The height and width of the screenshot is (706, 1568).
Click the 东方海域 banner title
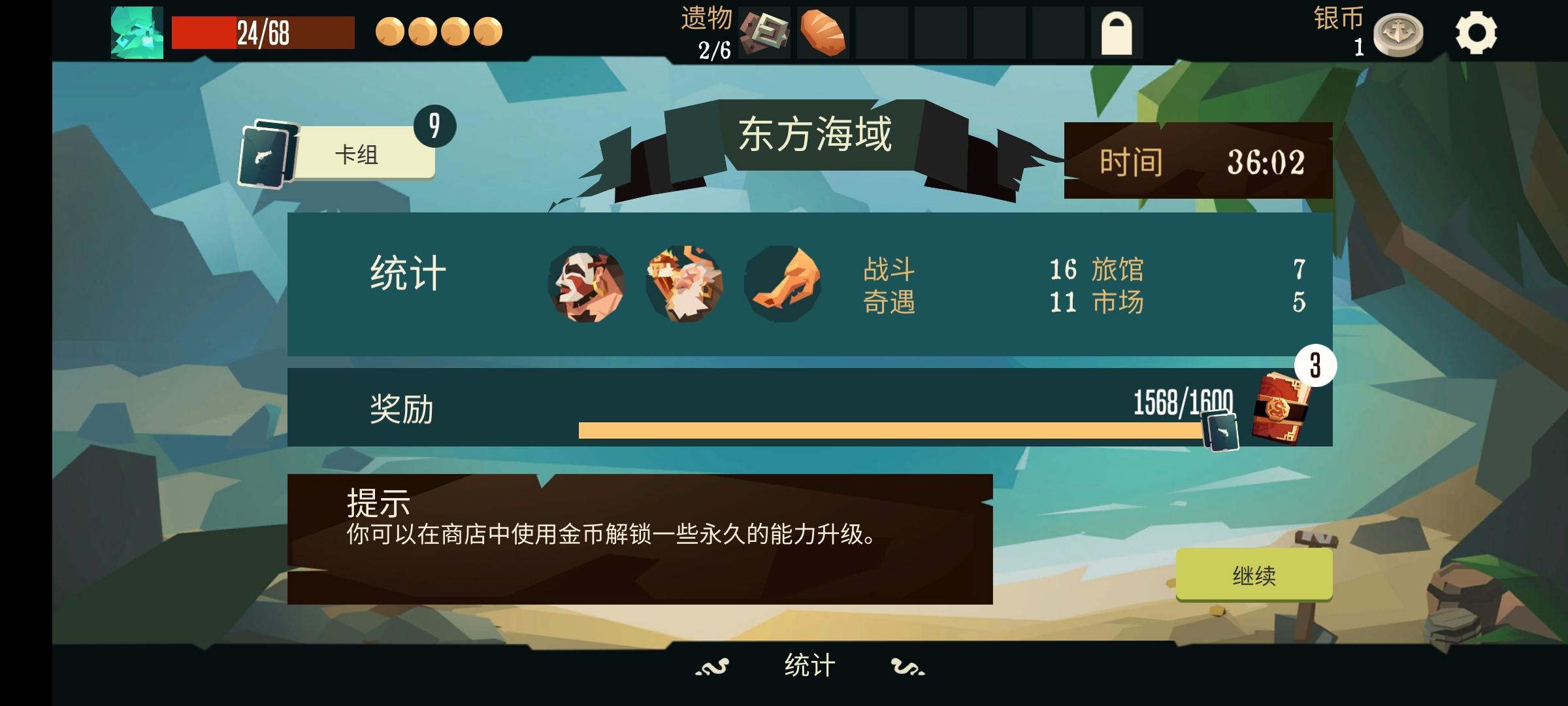(817, 131)
